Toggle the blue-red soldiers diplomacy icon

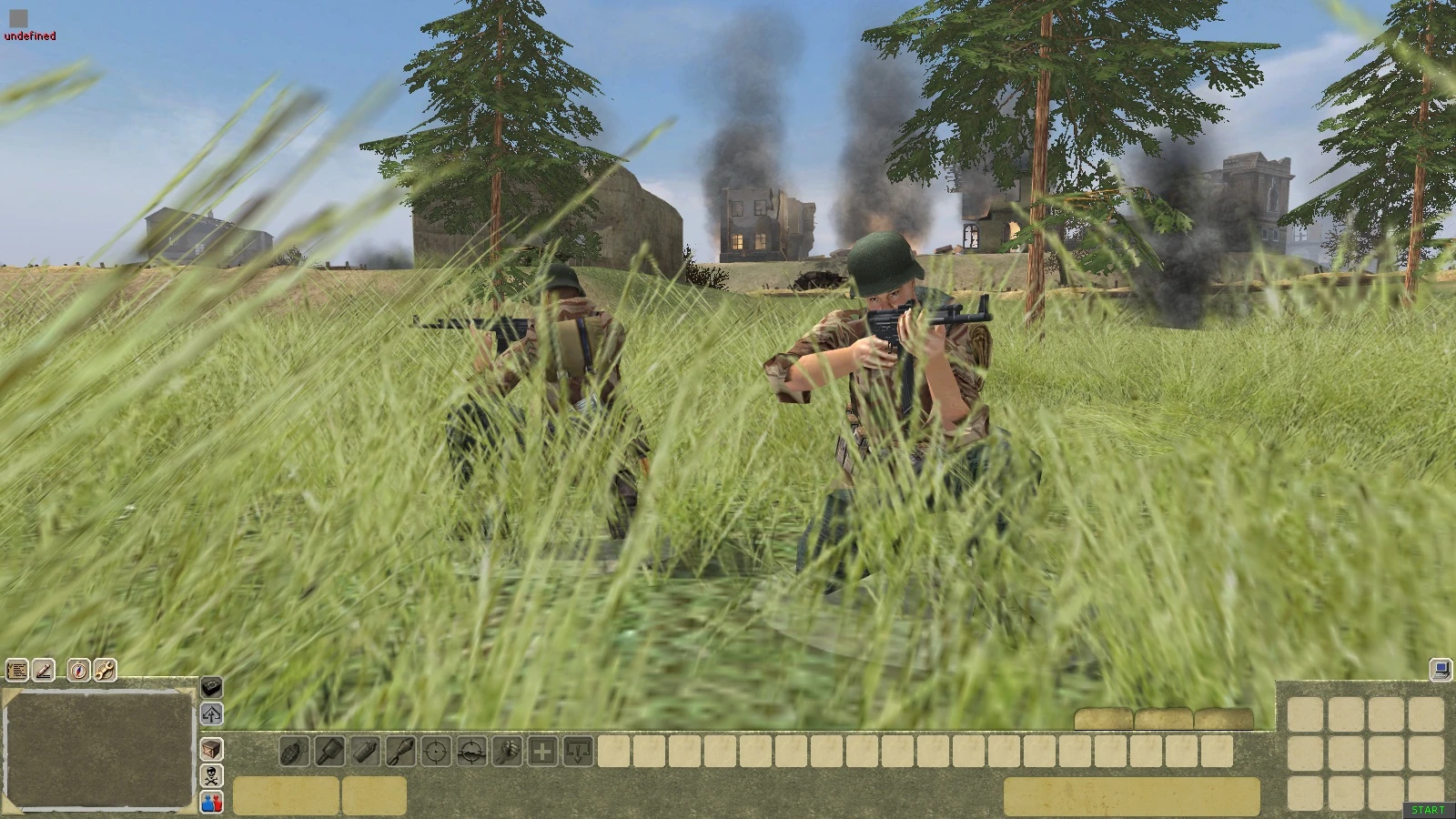(x=211, y=803)
